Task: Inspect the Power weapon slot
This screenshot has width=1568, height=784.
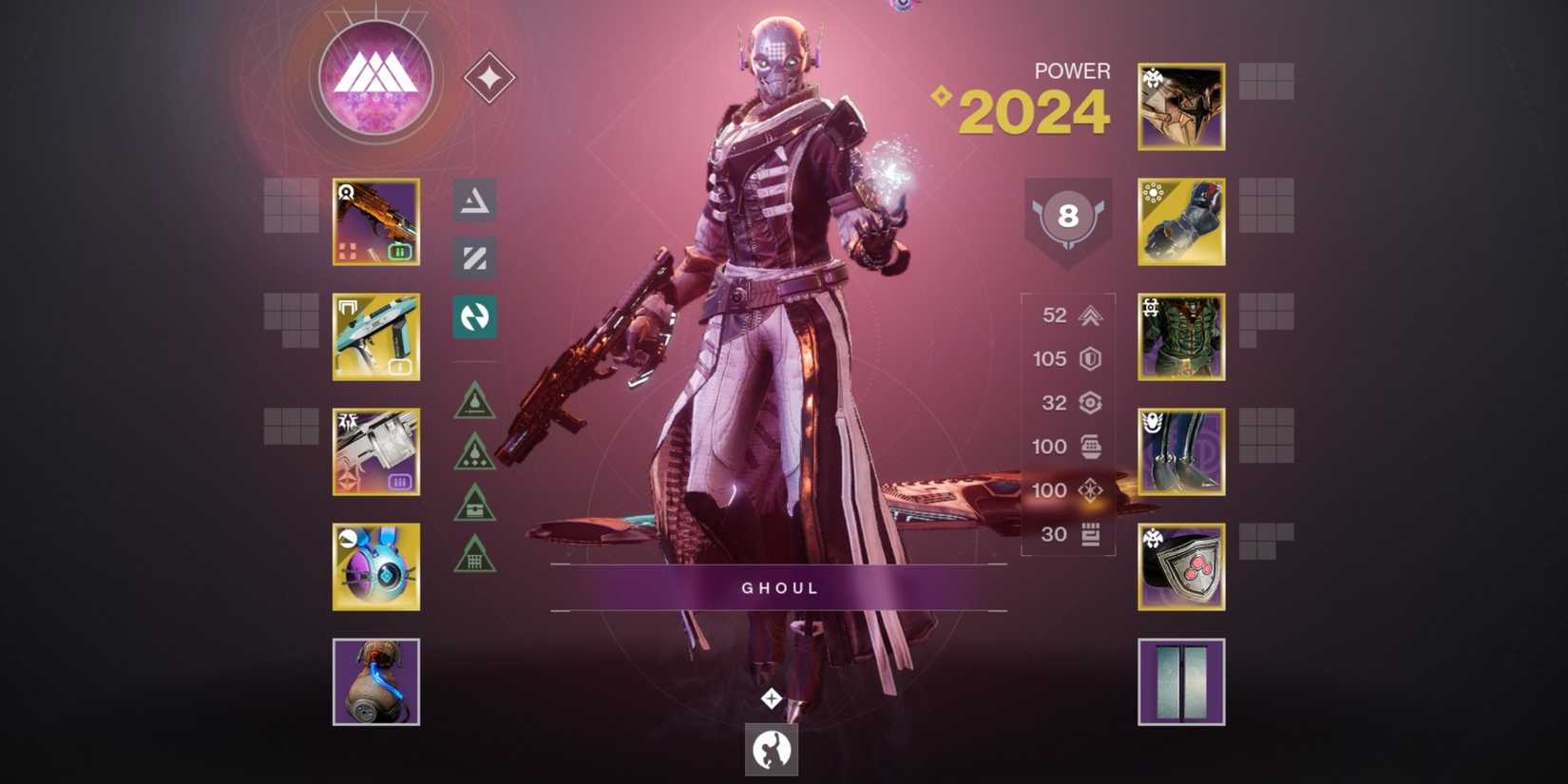Action: pos(376,453)
